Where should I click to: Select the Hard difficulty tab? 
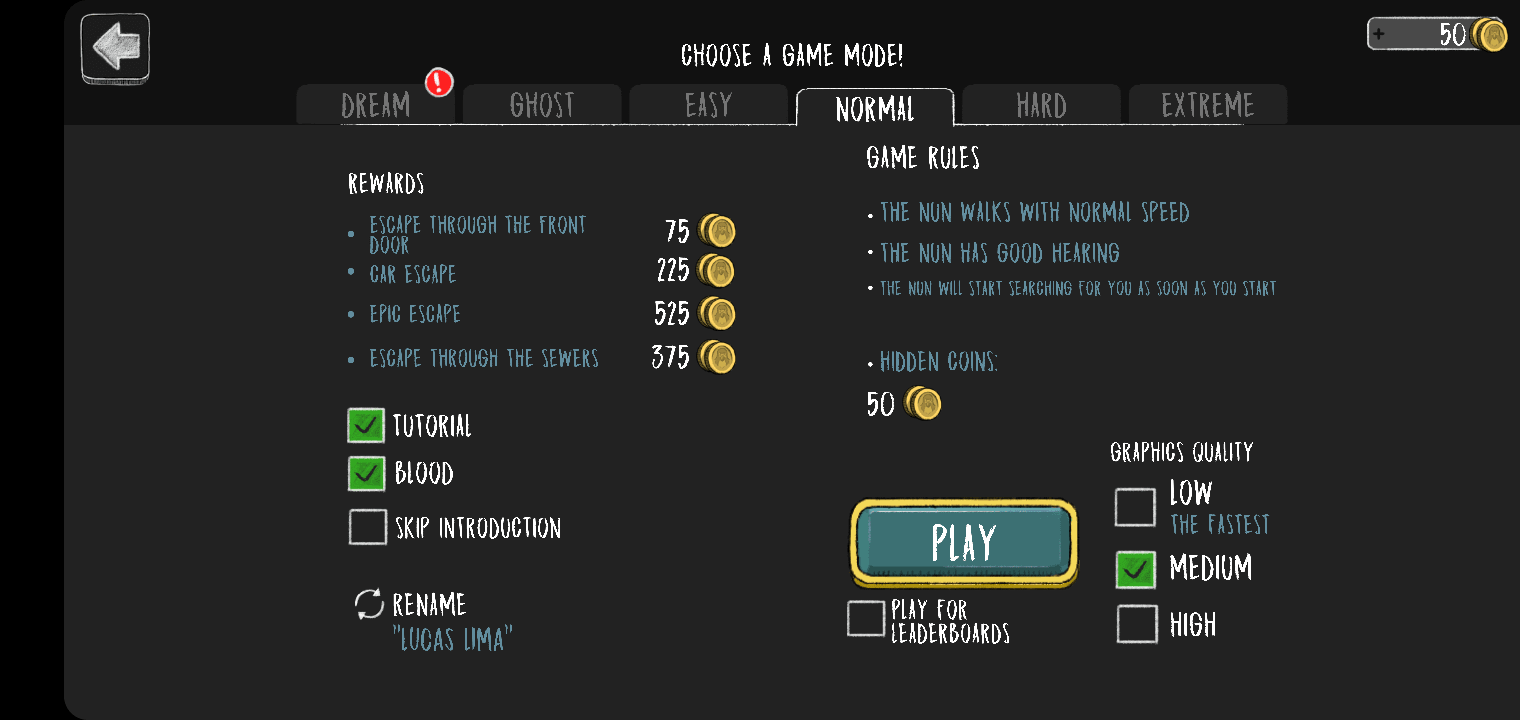pyautogui.click(x=1042, y=104)
